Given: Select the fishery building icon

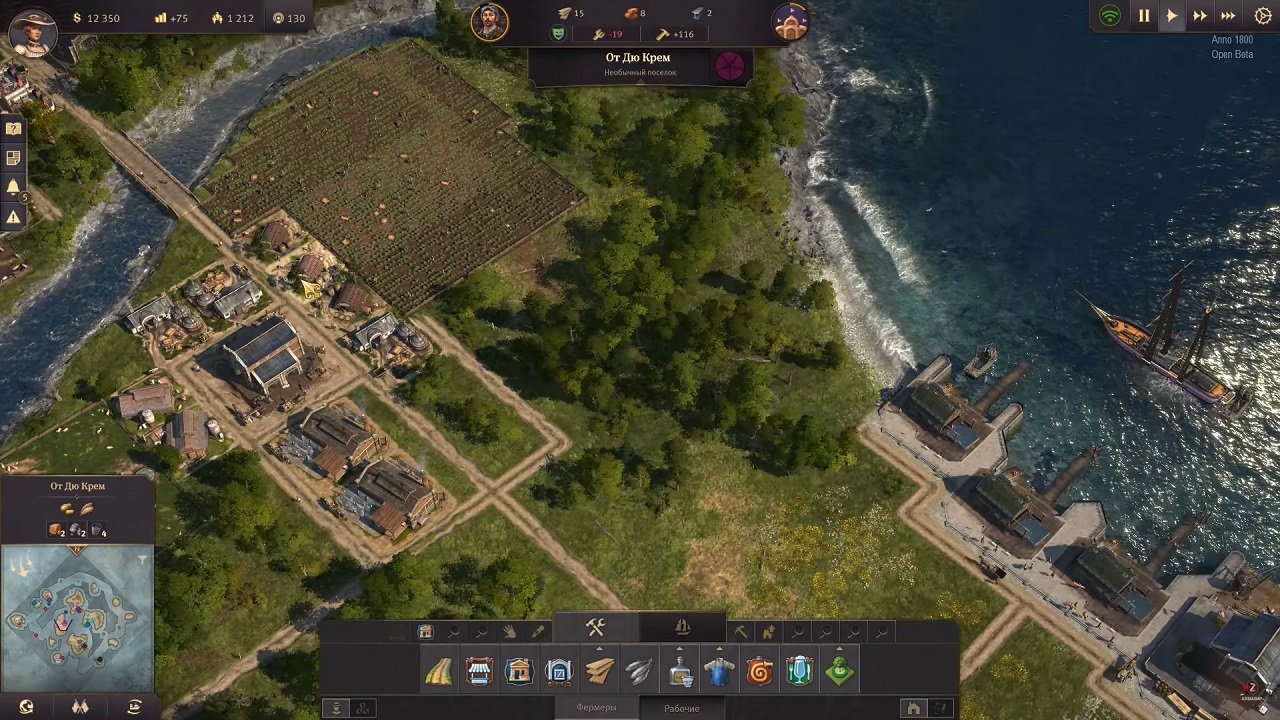Looking at the screenshot, I should click(637, 670).
